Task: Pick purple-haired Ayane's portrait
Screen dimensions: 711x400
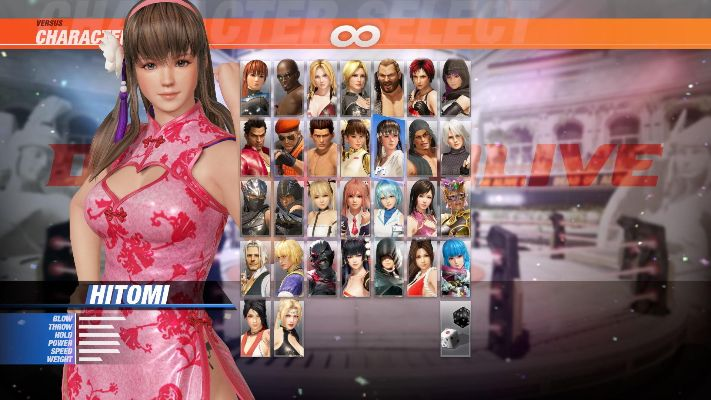Action: (x=455, y=87)
